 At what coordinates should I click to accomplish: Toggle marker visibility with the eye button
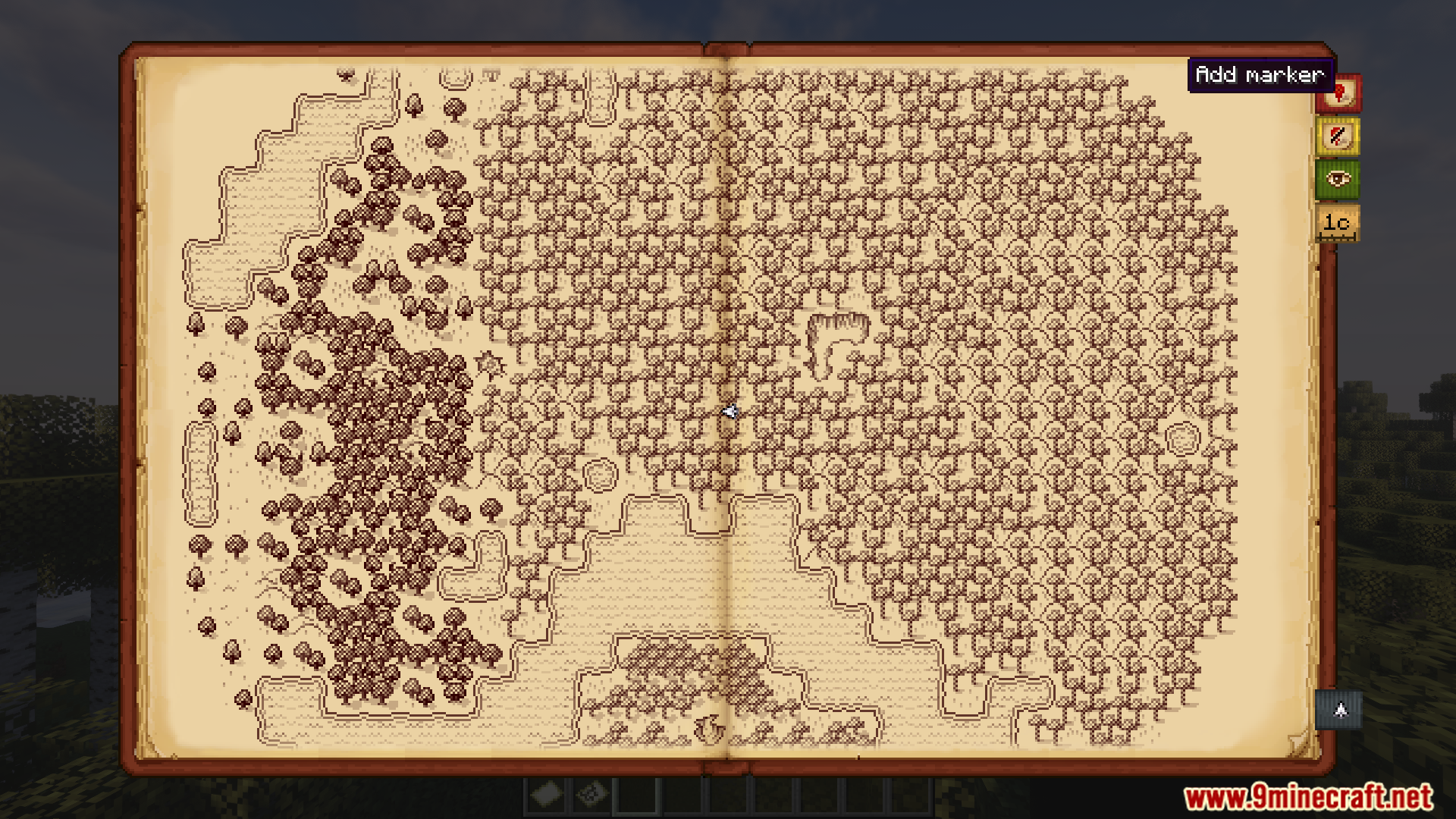pos(1338,180)
